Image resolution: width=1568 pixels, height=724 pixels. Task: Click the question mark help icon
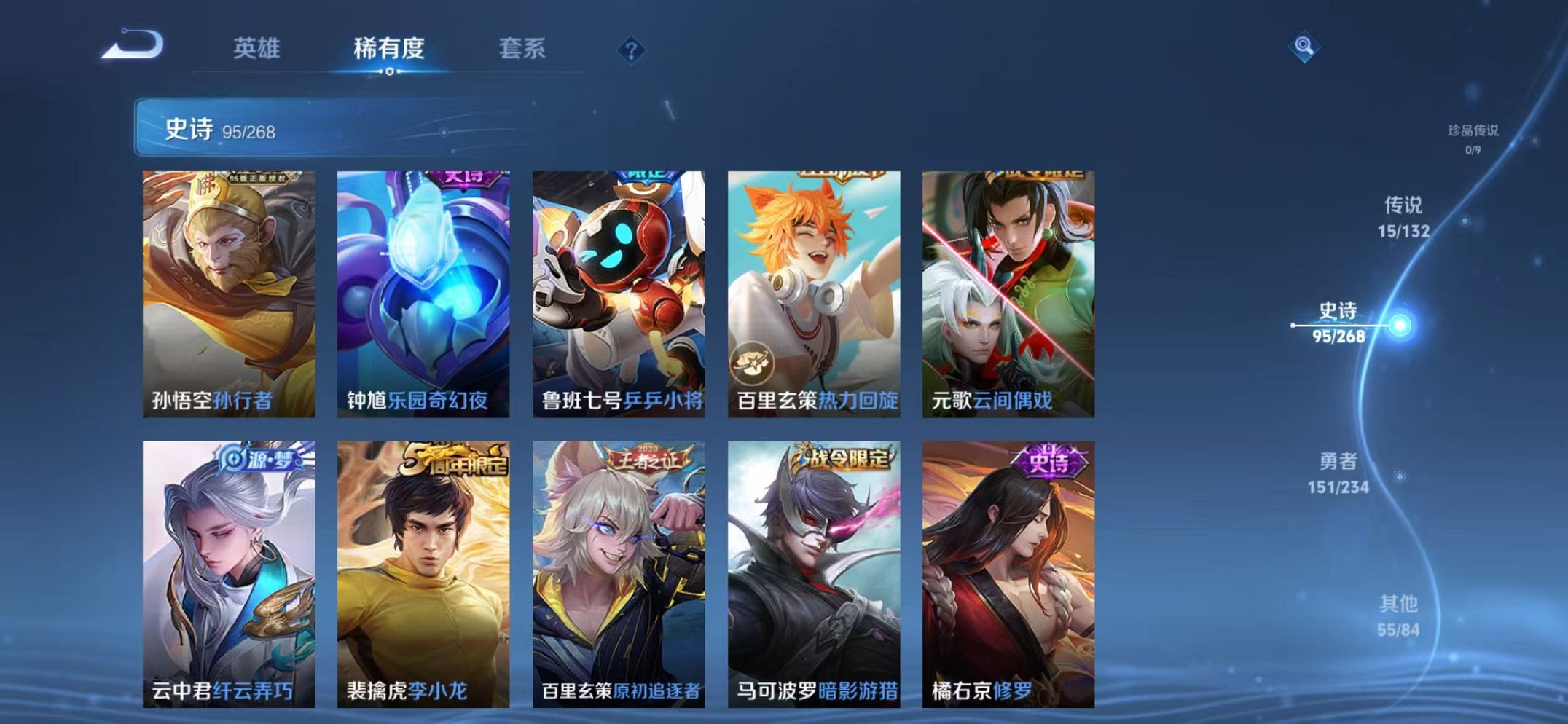631,50
